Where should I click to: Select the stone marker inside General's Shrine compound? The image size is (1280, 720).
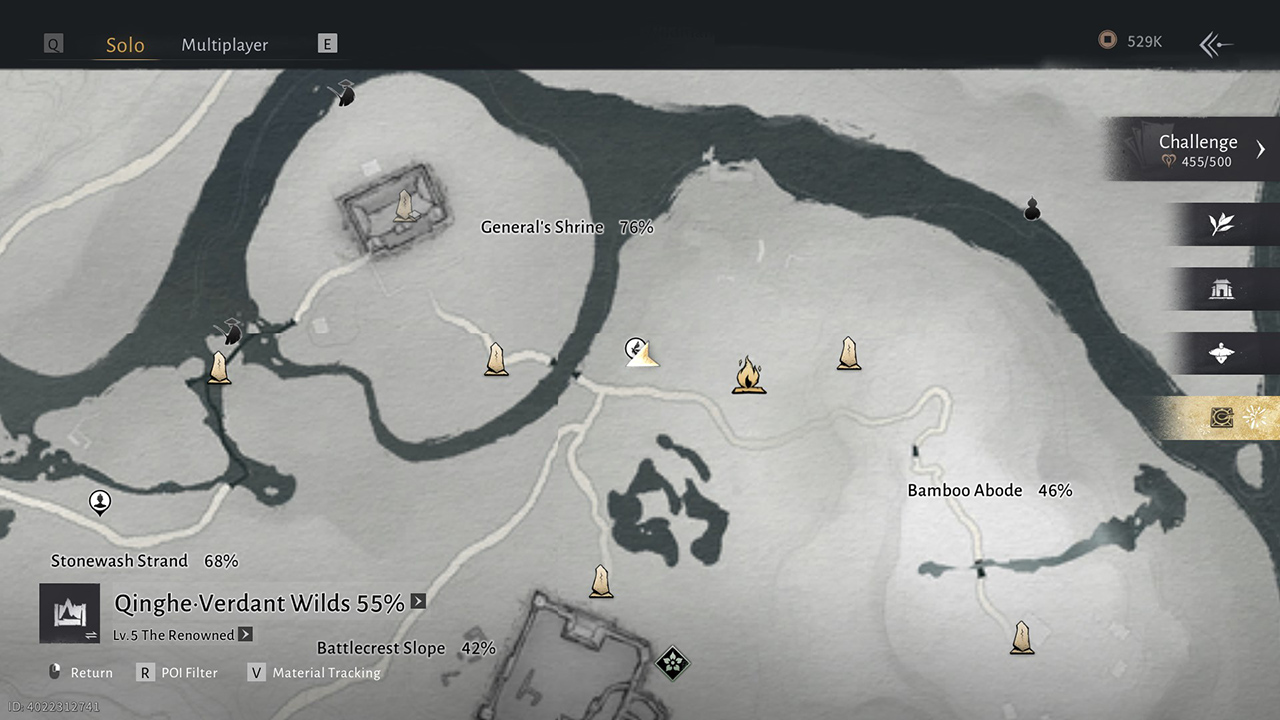(x=404, y=206)
